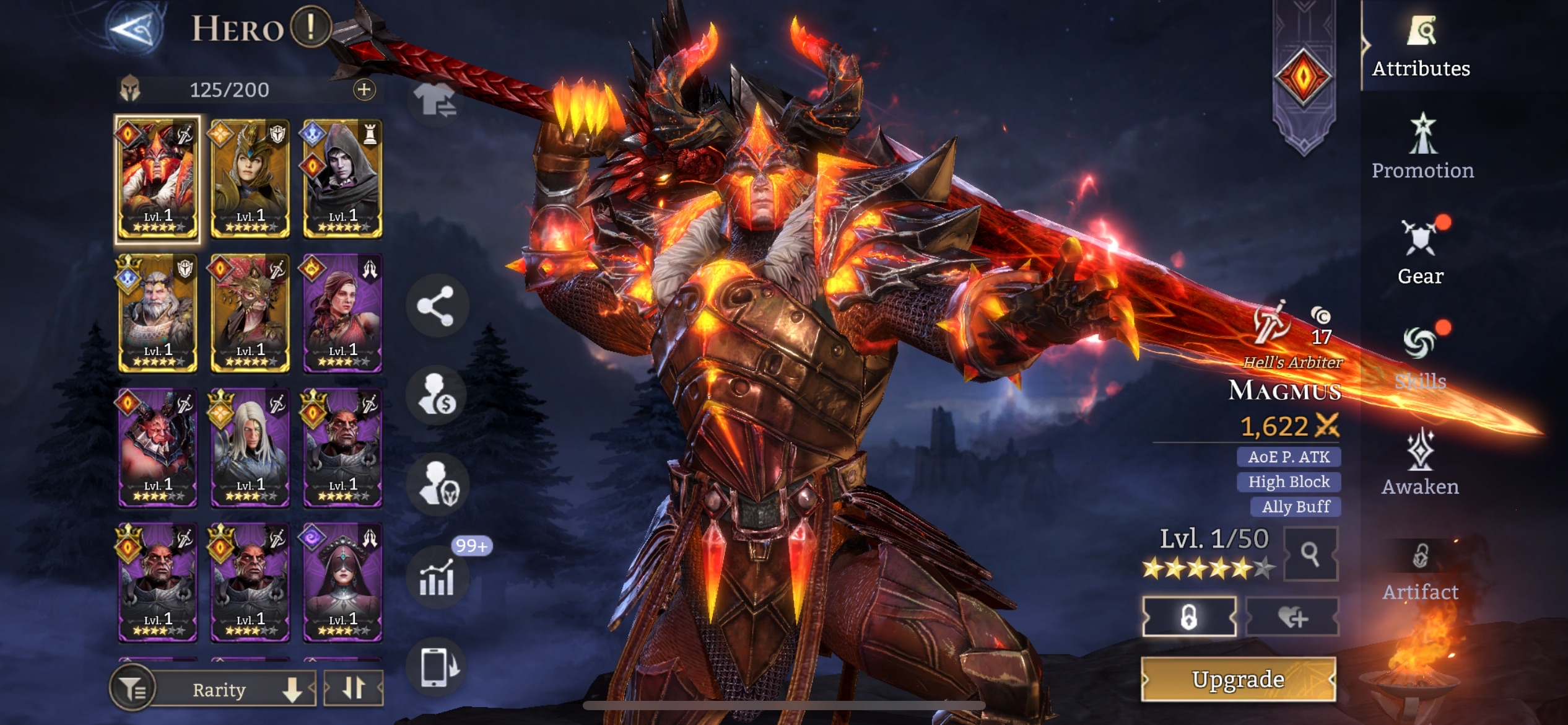This screenshot has height=725, width=1568.
Task: Open the Hero info exclamation icon
Action: pos(311,27)
